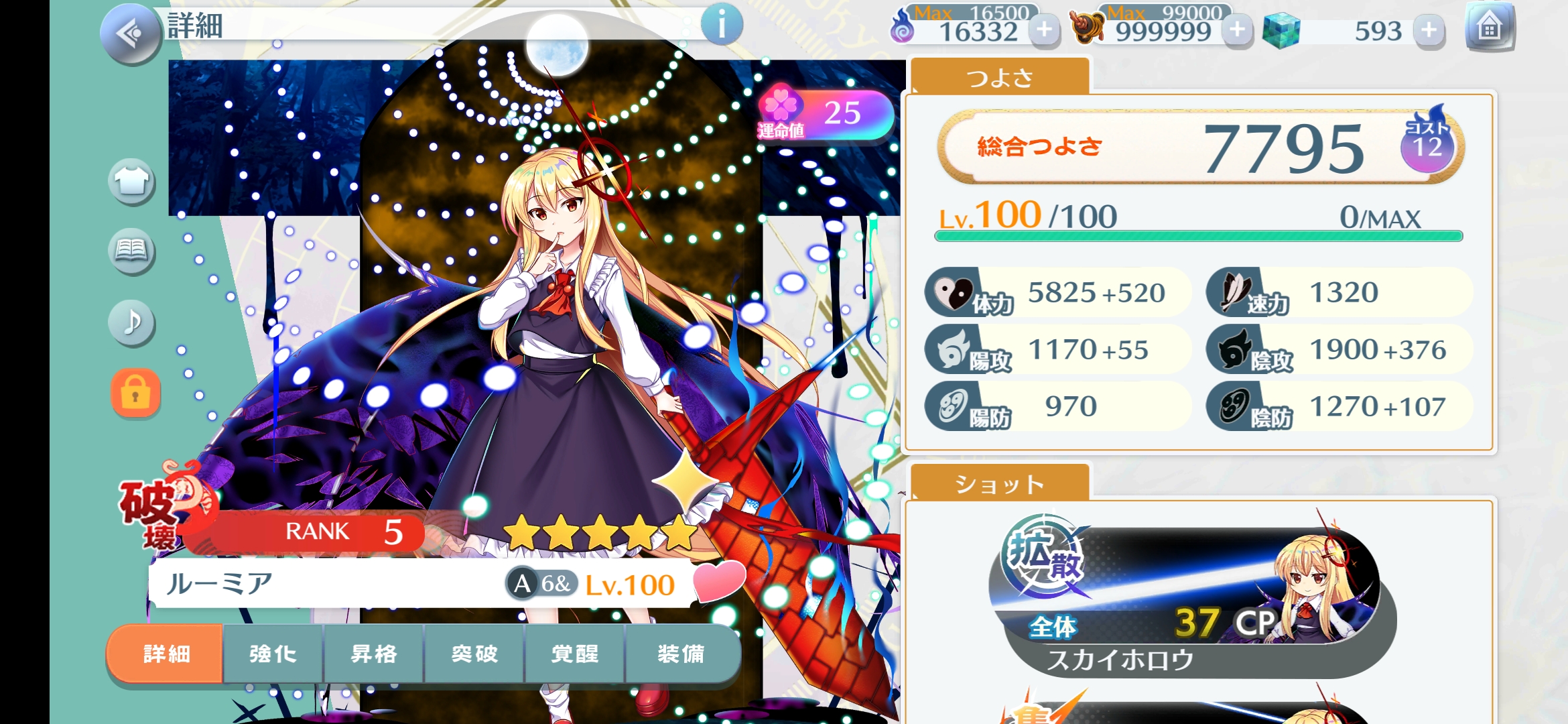Open the open-book profile icon

tap(131, 251)
